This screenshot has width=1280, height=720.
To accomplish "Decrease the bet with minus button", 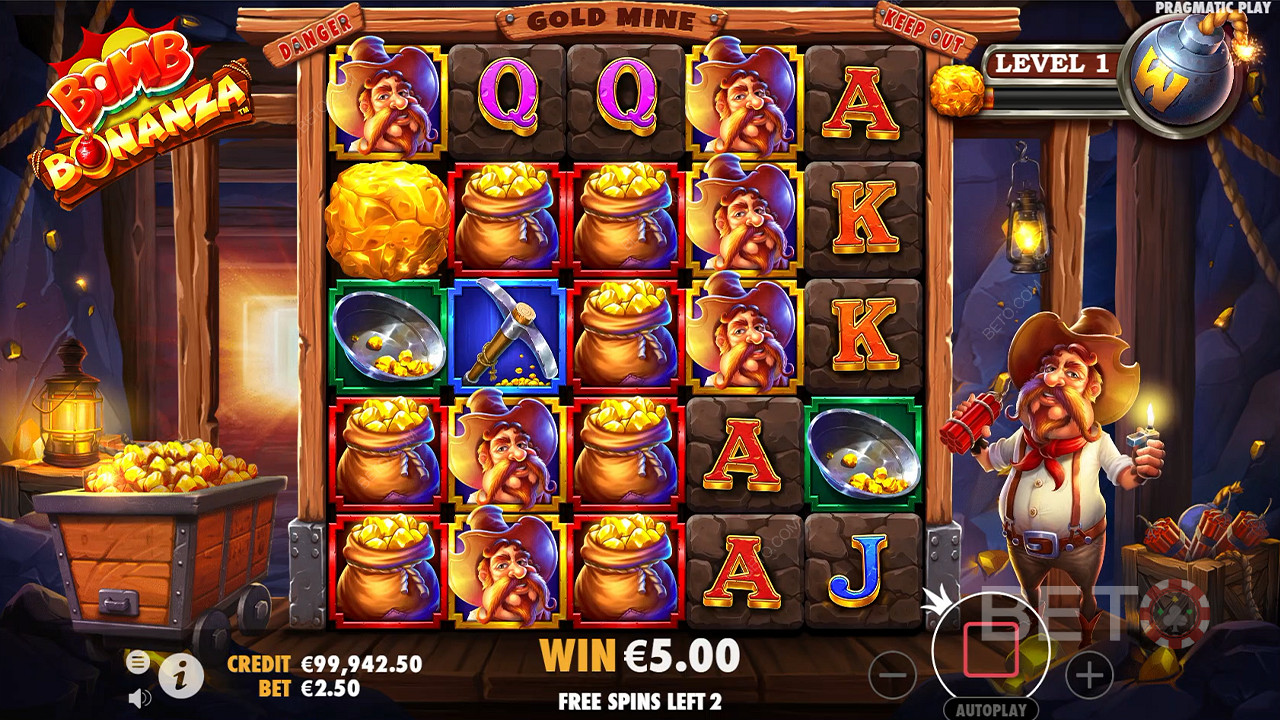I will click(x=891, y=677).
